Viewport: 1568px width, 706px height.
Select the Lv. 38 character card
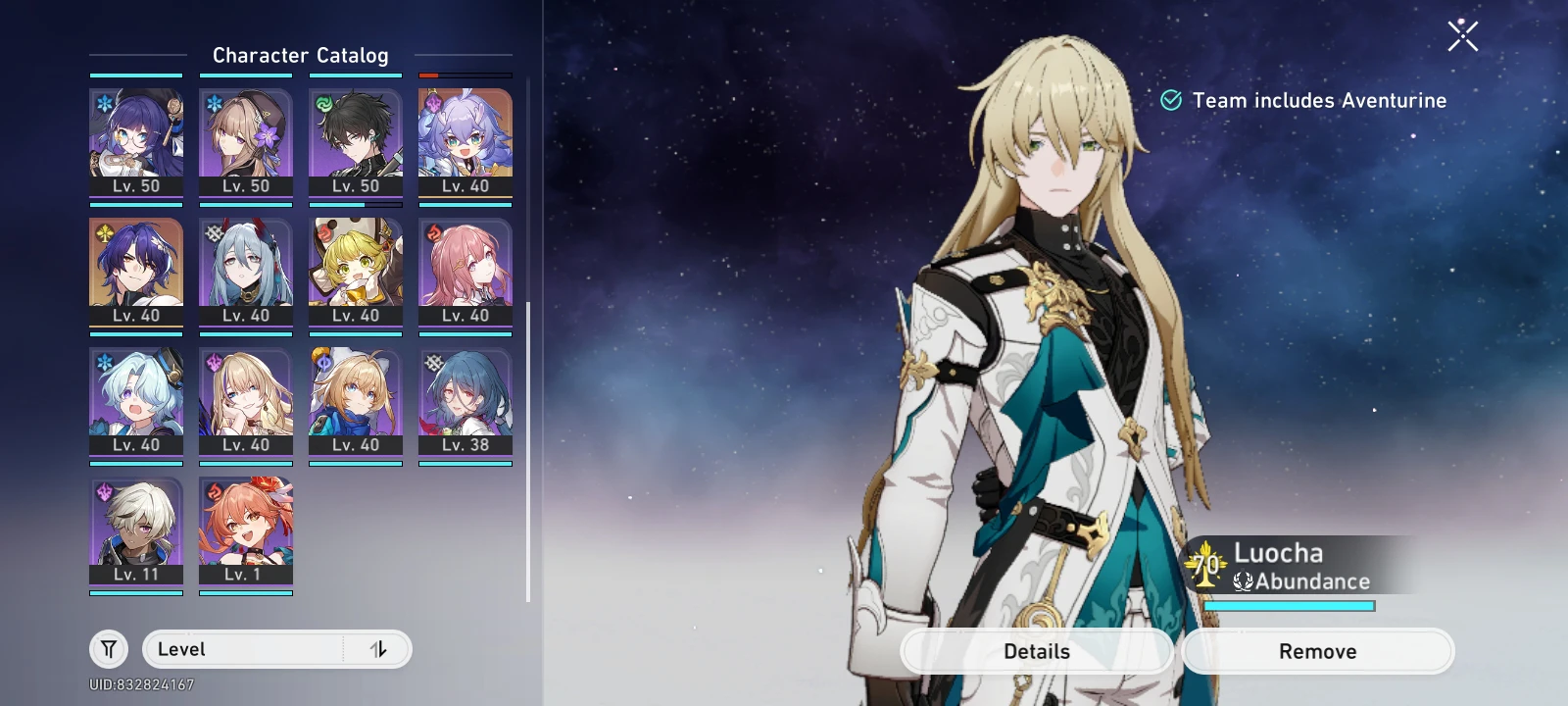465,397
